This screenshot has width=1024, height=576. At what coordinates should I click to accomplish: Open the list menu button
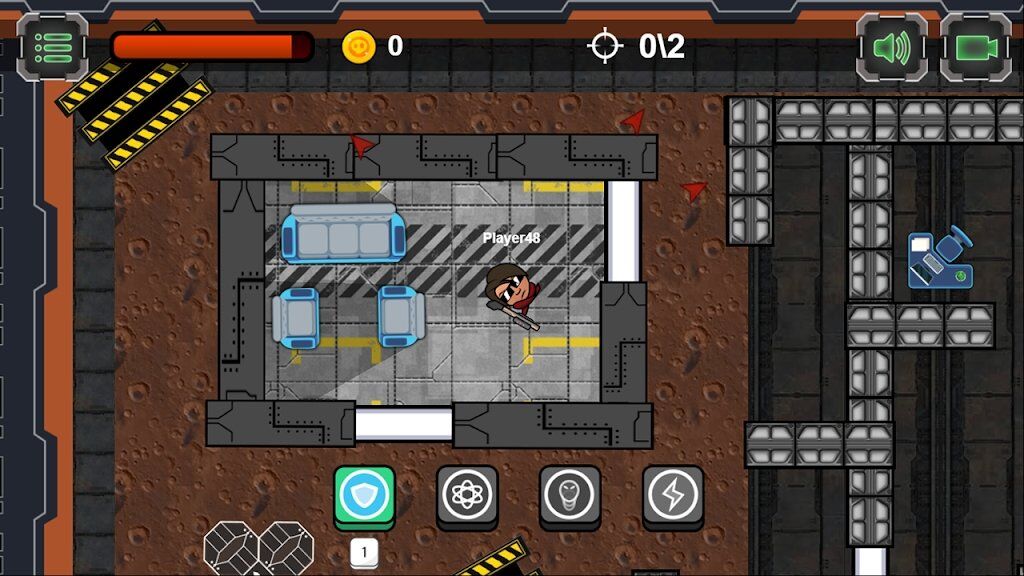coord(52,47)
